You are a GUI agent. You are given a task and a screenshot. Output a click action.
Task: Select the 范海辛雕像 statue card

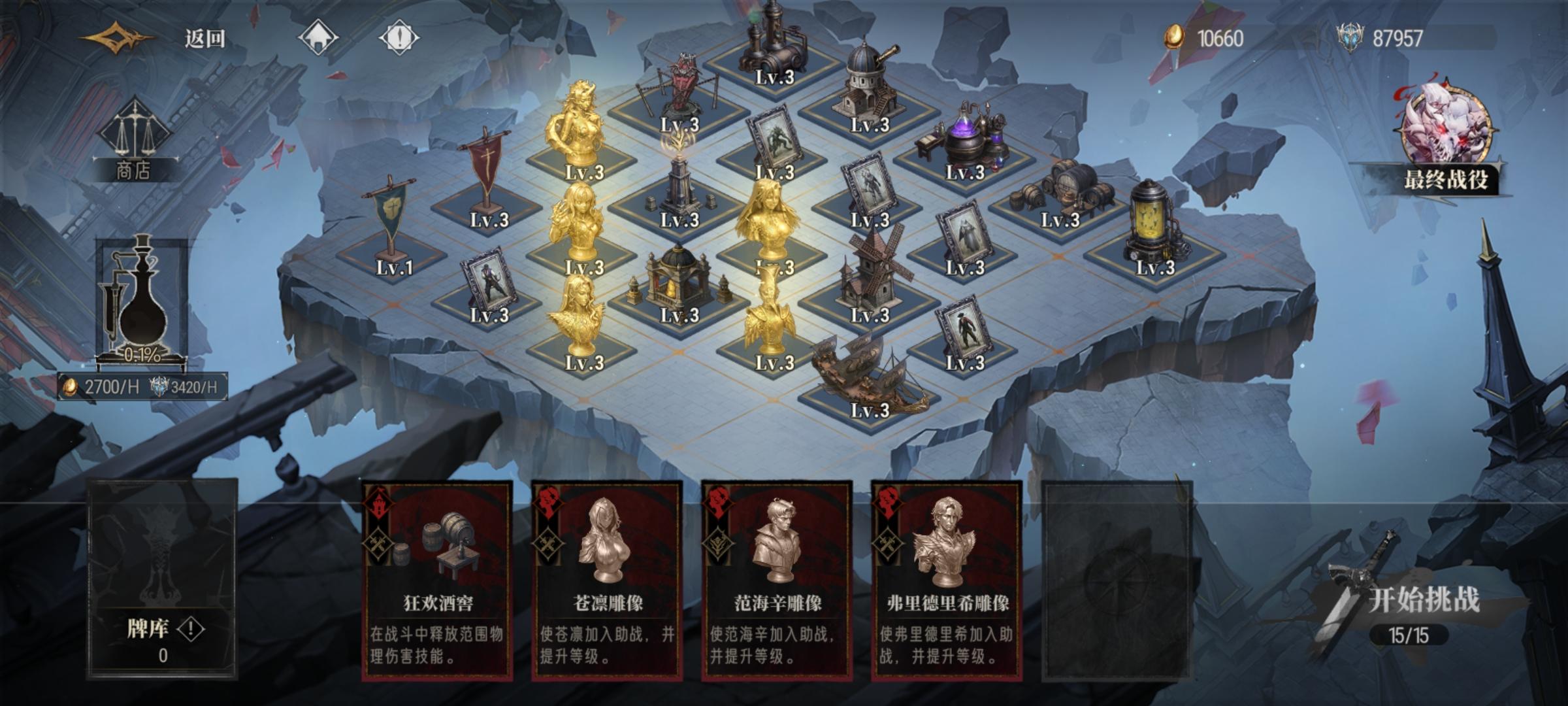(778, 575)
